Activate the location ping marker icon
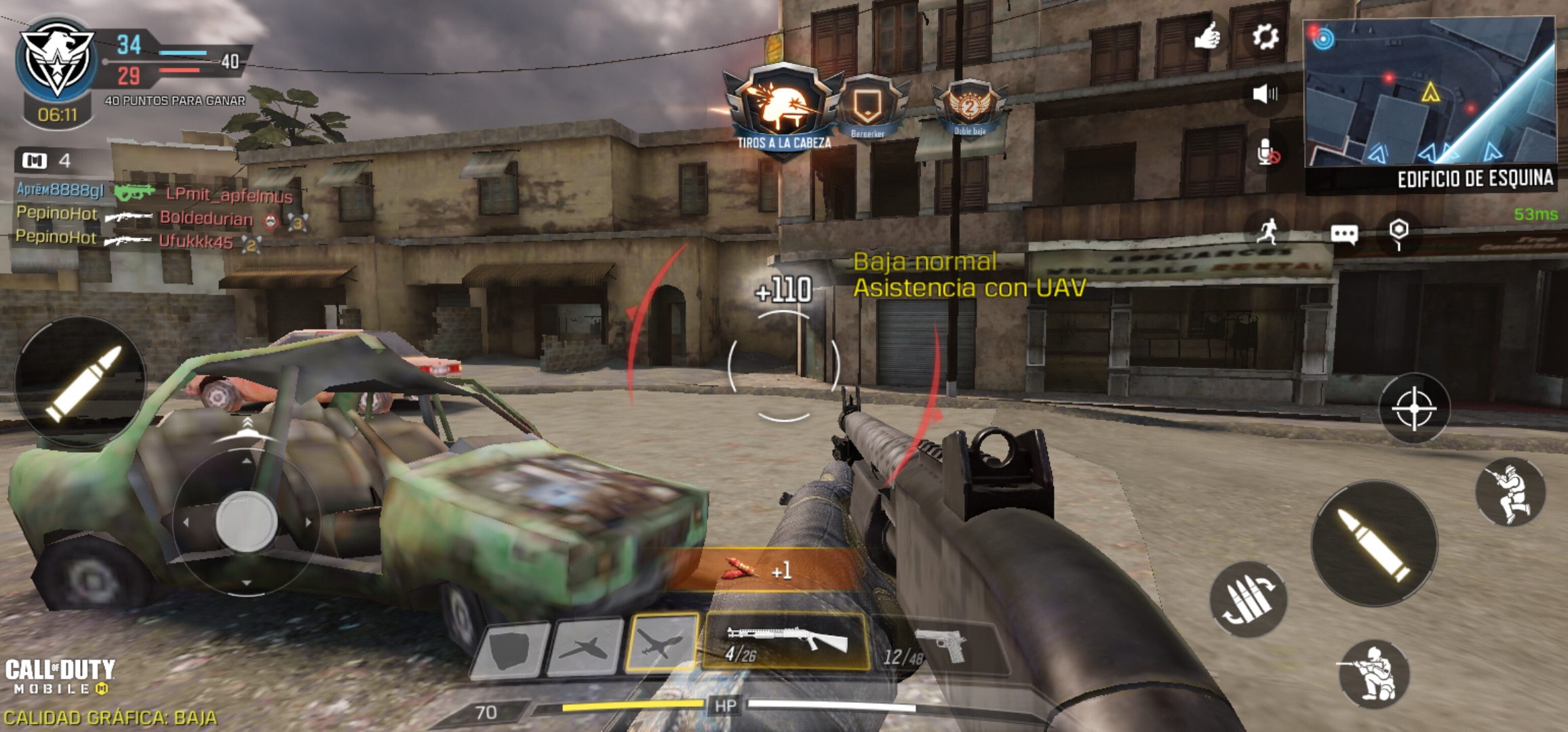Viewport: 1568px width, 732px height. pyautogui.click(x=1398, y=232)
